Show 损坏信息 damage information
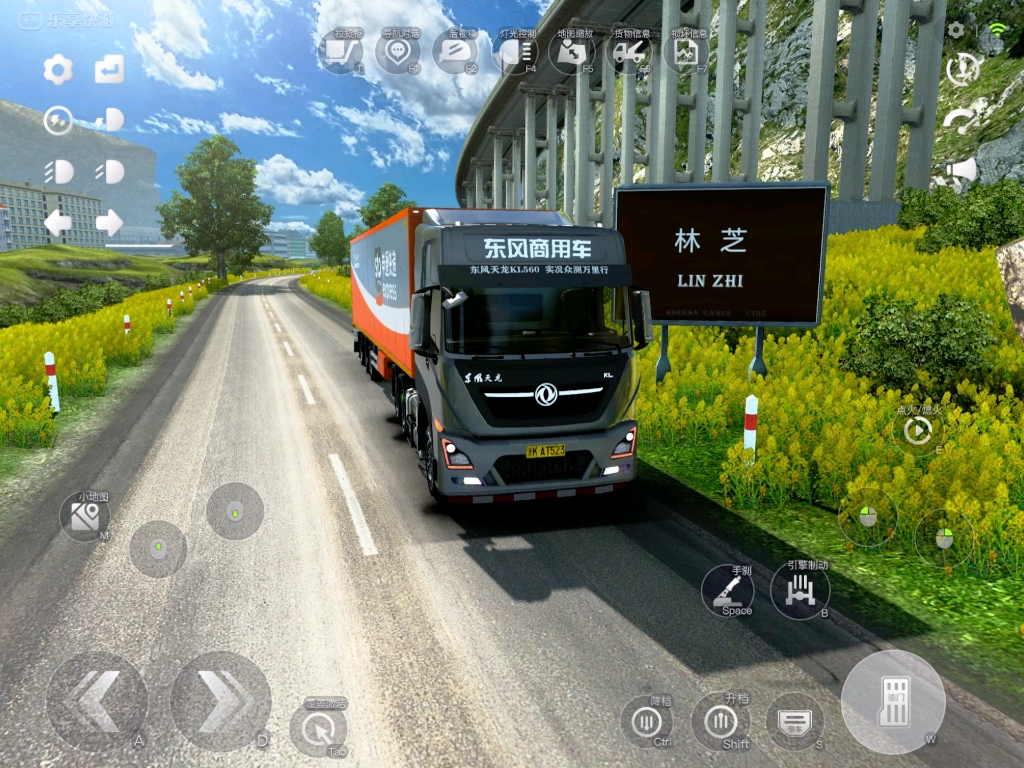Screen dimensions: 1024x768 pyautogui.click(x=686, y=51)
